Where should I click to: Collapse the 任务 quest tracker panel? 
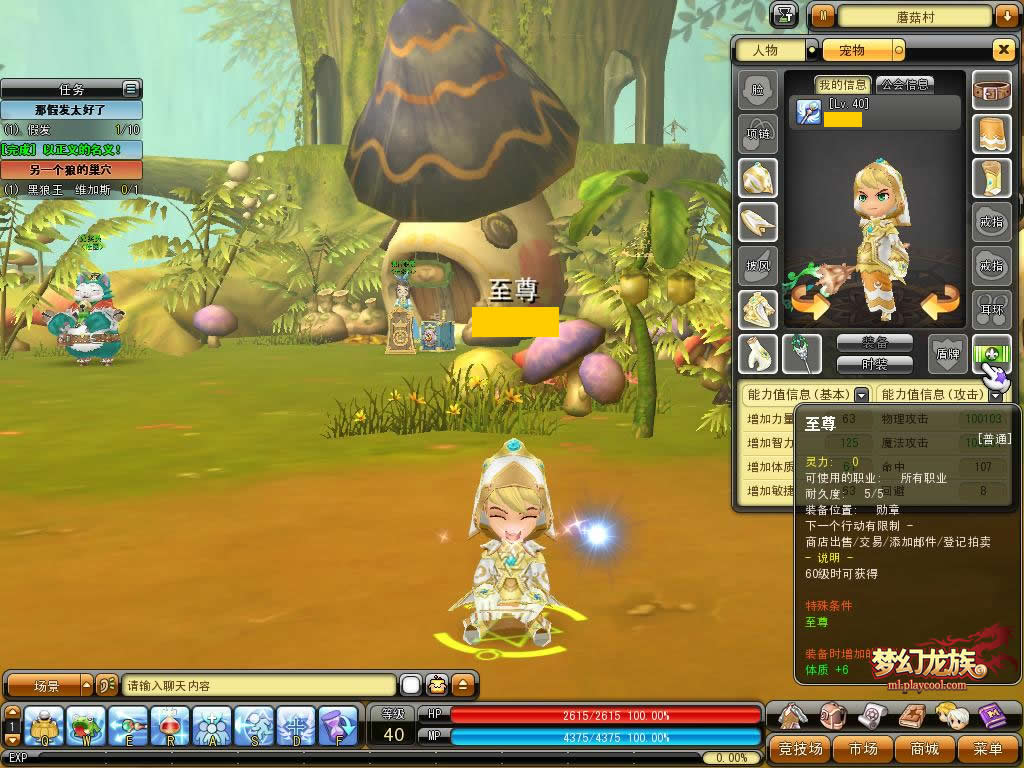[x=130, y=89]
